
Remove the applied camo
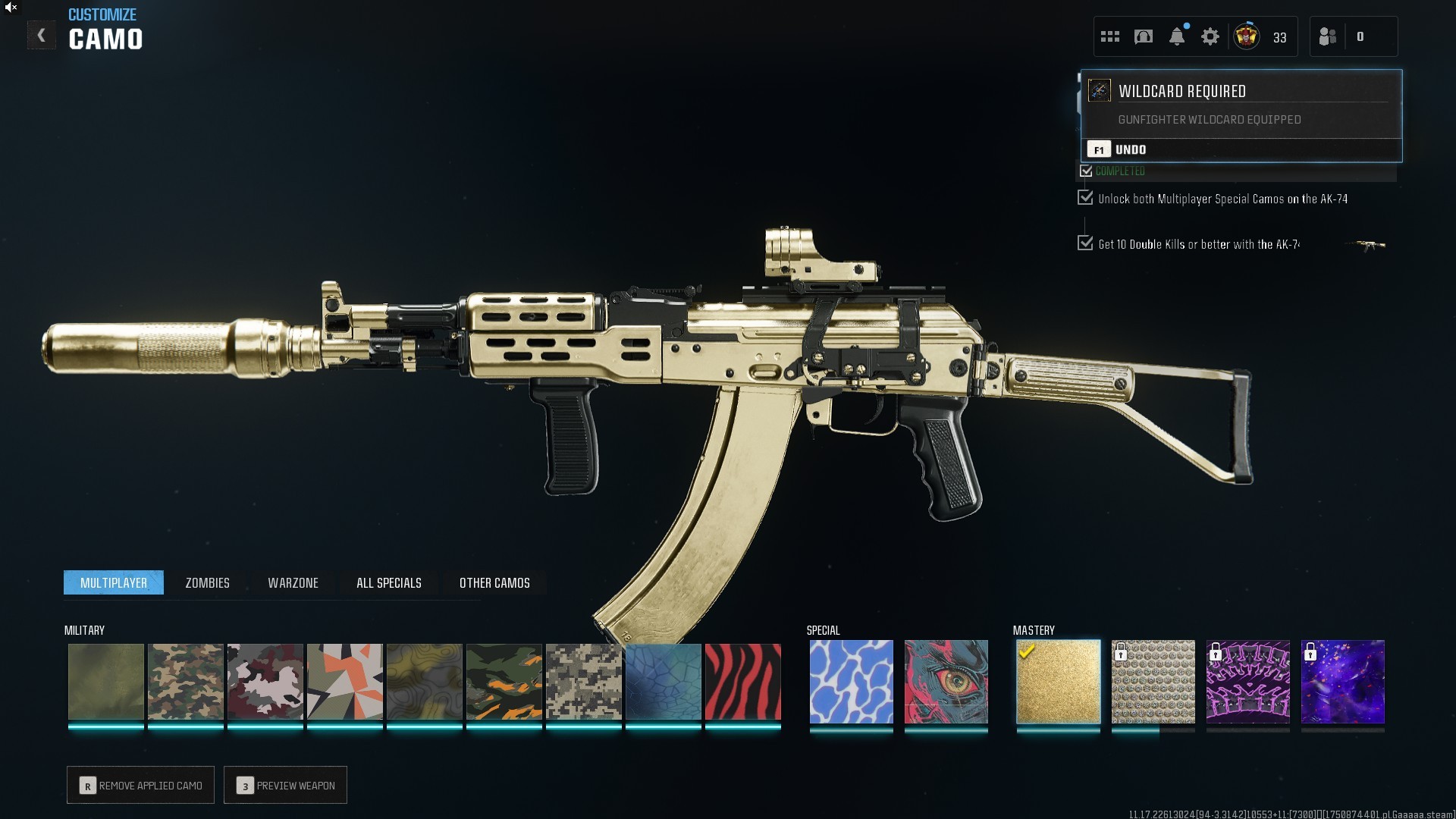[141, 785]
